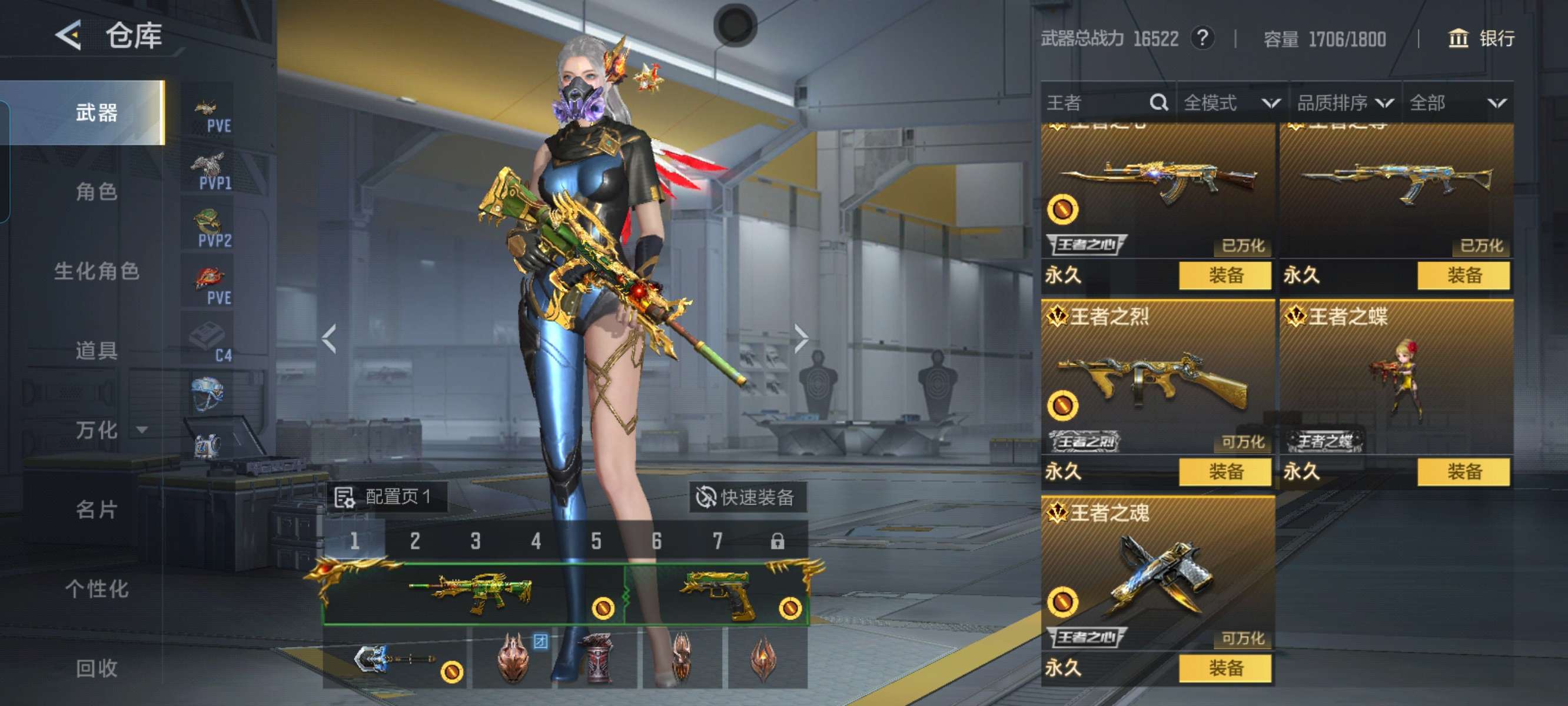
Task: Open the 生化角色 category
Action: coord(96,271)
